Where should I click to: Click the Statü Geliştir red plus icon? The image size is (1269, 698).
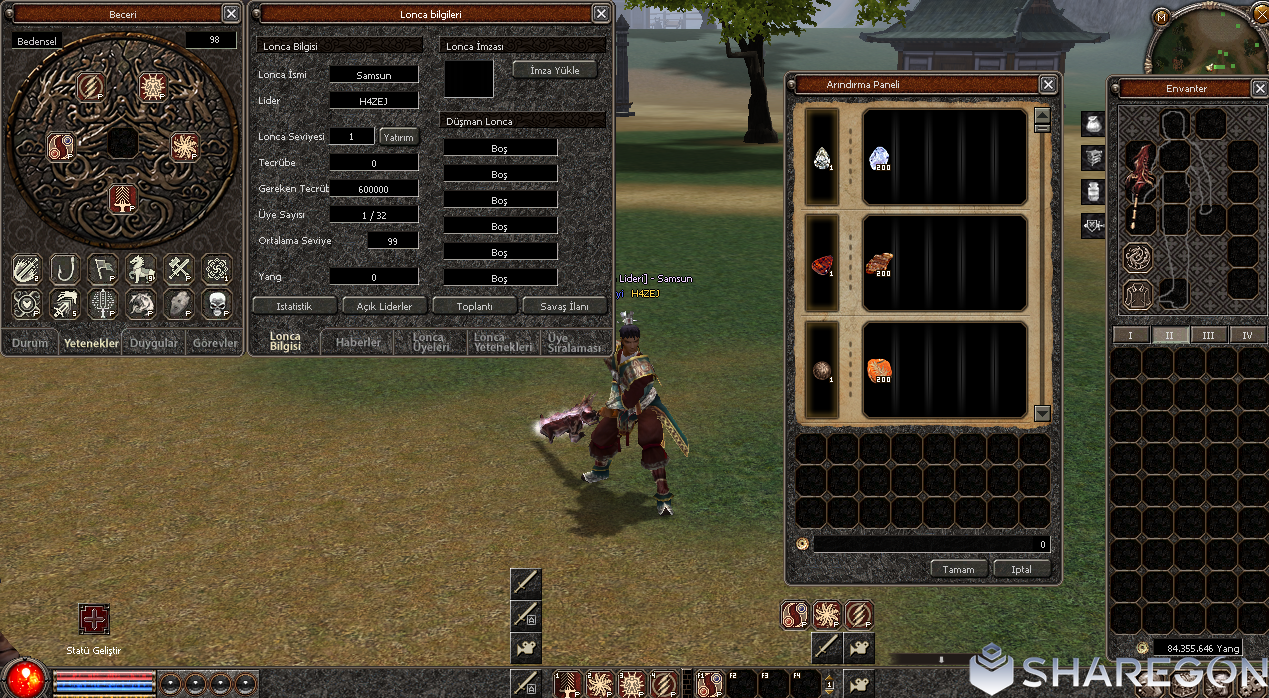point(94,619)
